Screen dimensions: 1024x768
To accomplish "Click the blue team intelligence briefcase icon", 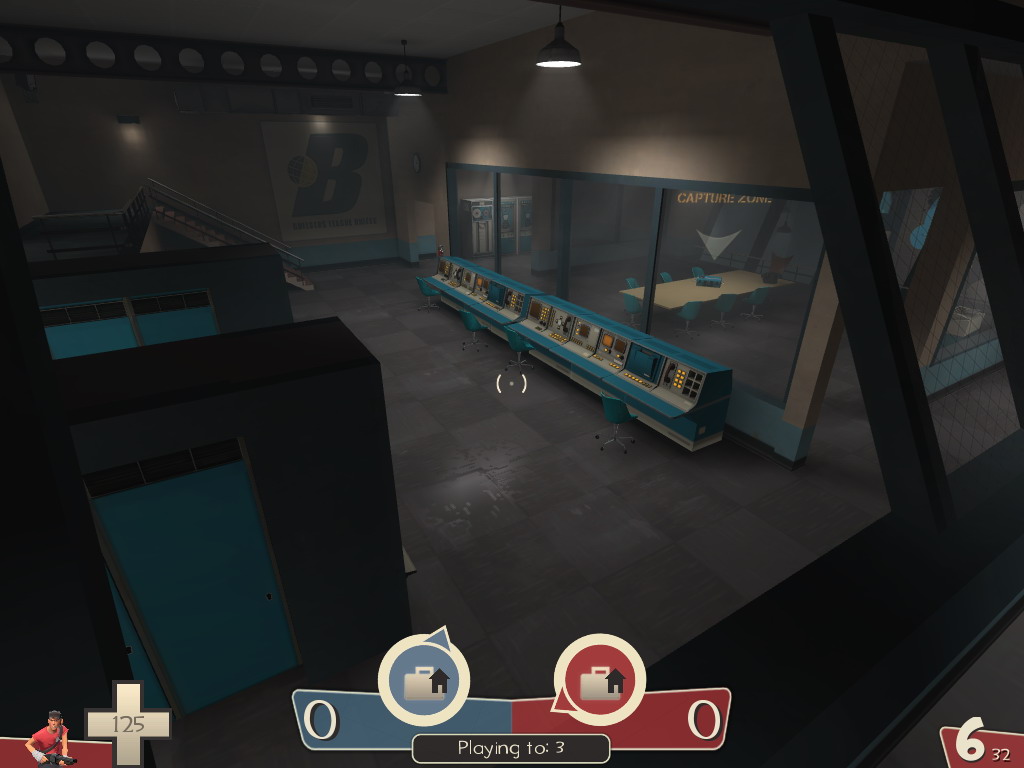I will click(x=424, y=681).
